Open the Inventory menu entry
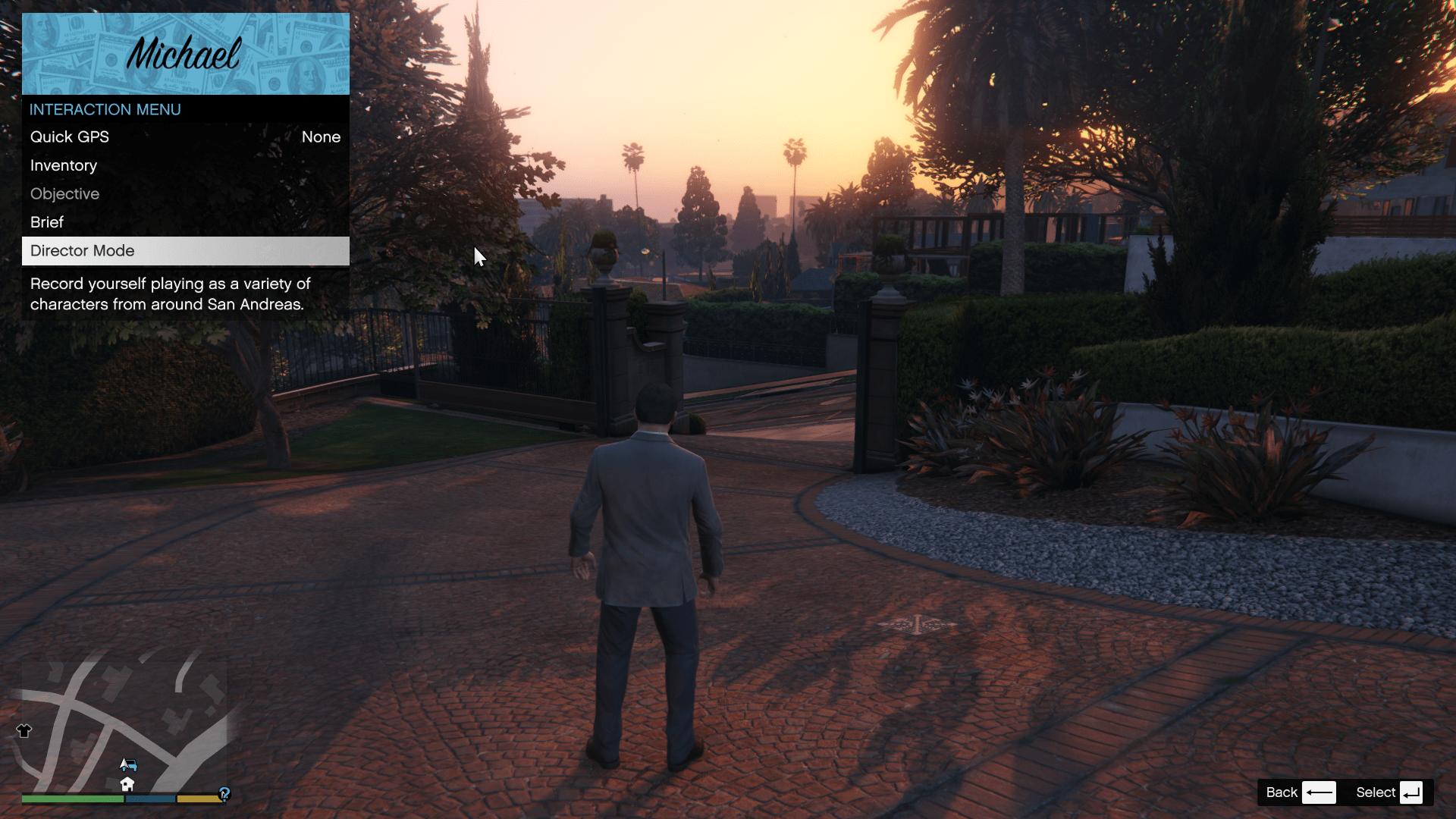 (63, 165)
